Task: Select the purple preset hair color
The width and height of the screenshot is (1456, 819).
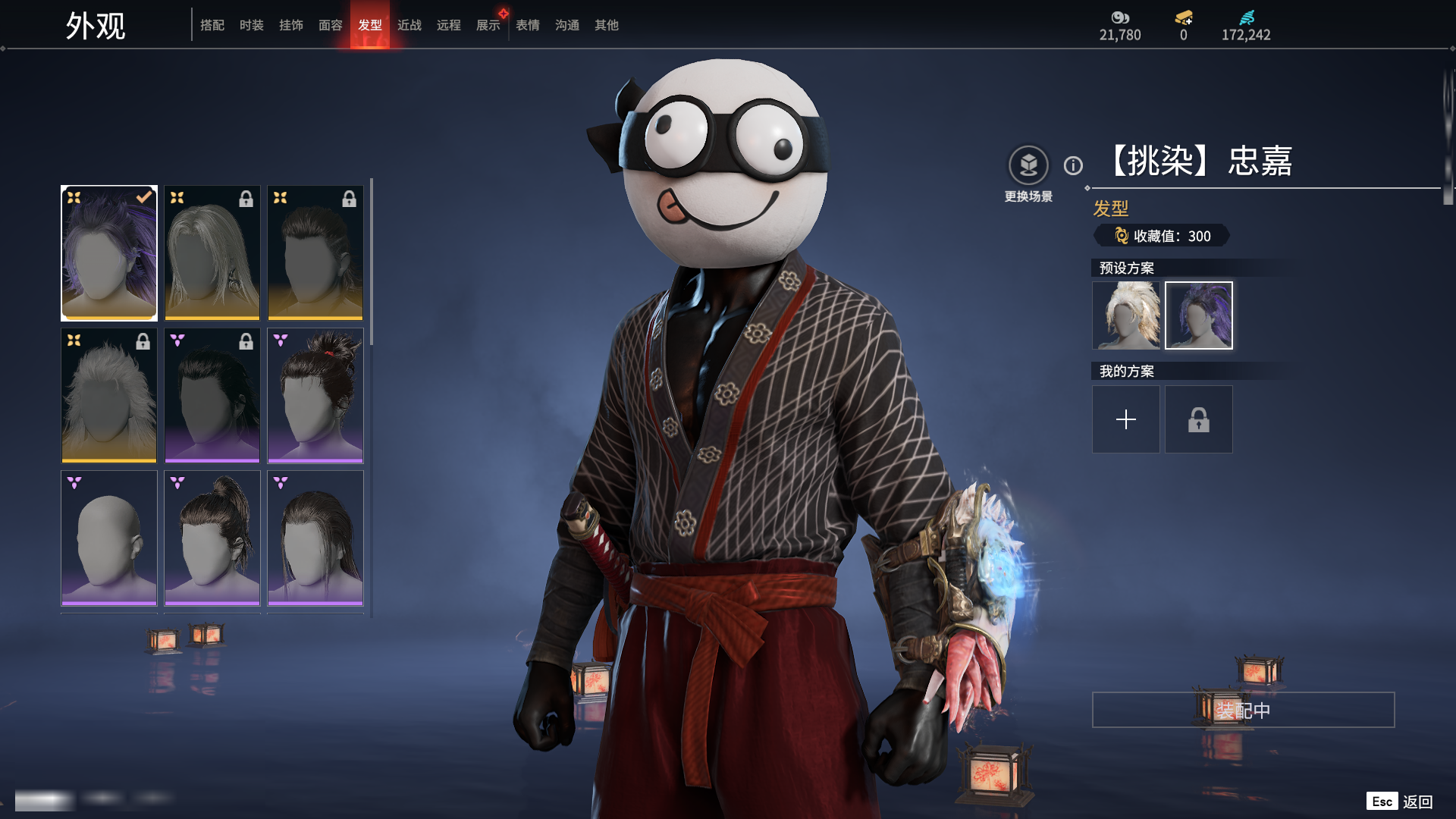Action: 1199,315
